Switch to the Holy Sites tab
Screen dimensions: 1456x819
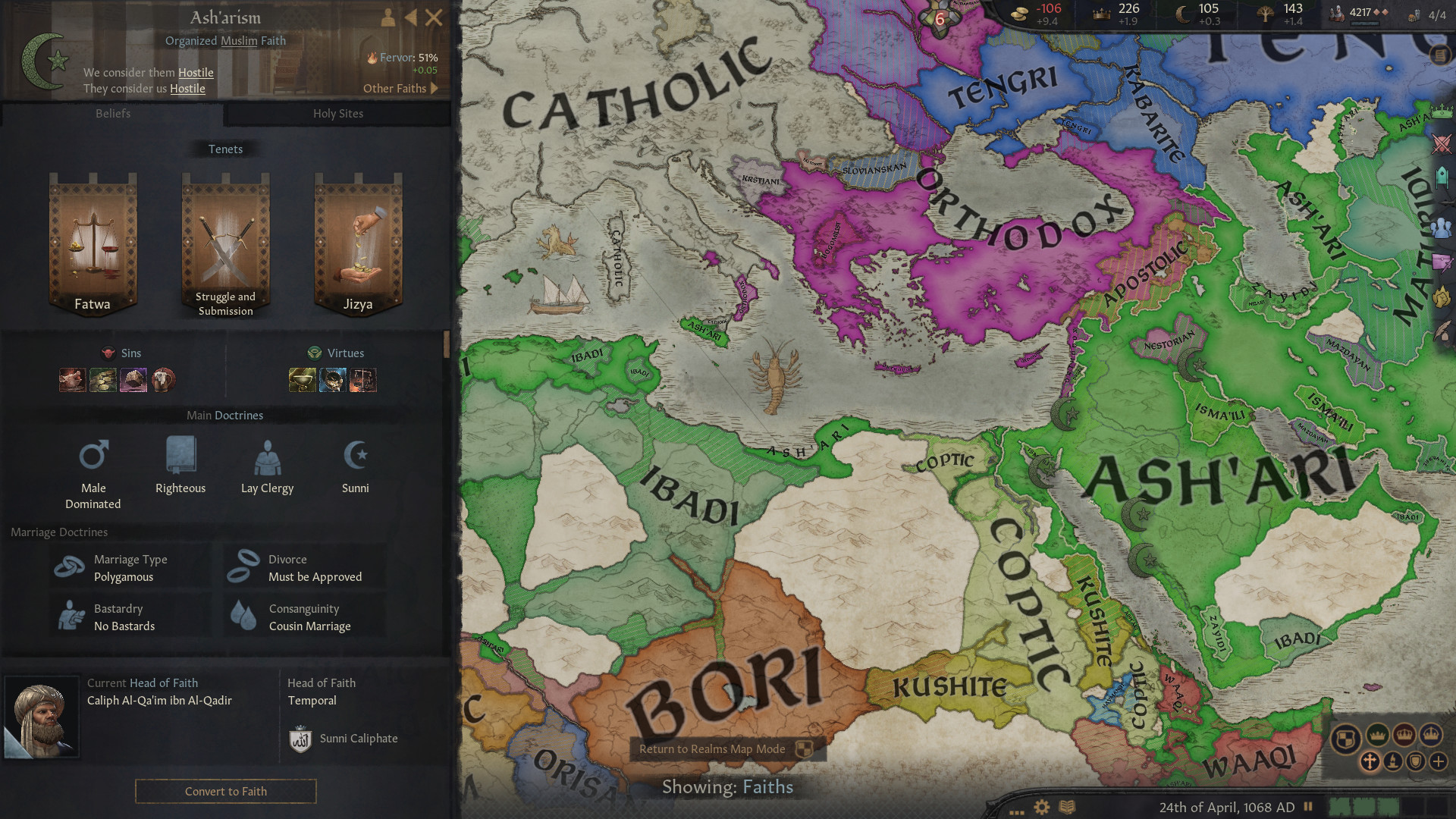click(339, 113)
